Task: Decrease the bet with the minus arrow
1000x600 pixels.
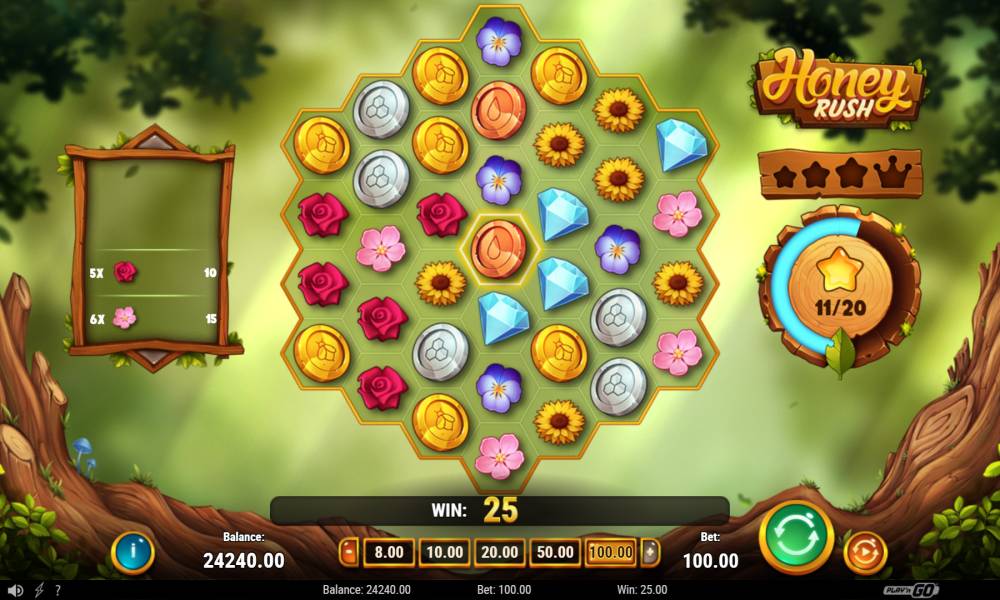Action: [x=349, y=551]
